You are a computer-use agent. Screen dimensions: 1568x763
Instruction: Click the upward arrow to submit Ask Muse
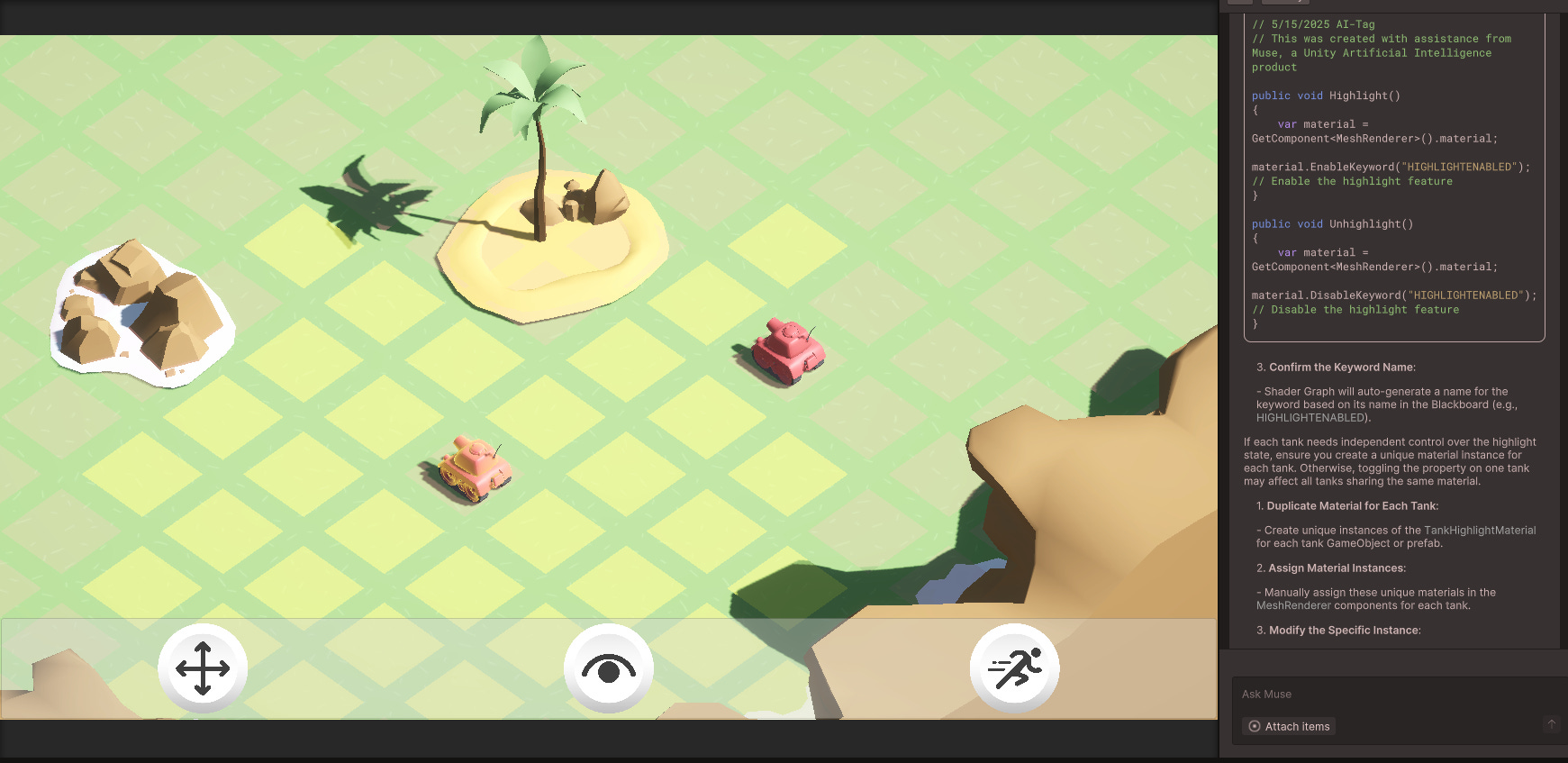coord(1553,722)
